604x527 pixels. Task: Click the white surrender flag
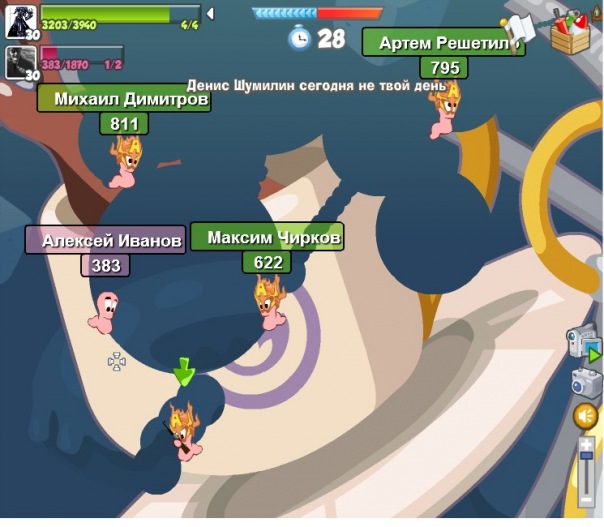521,29
